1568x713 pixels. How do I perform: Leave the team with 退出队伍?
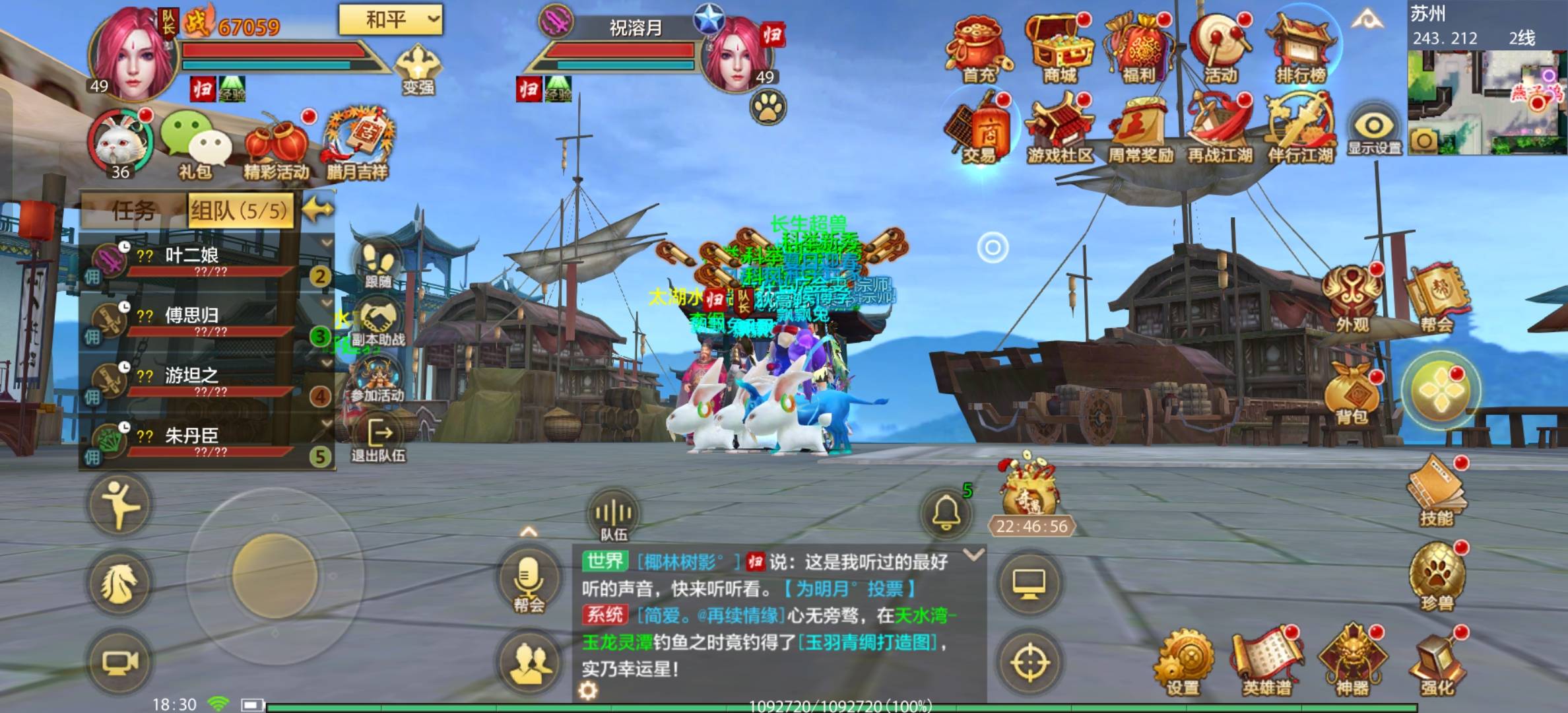[x=379, y=440]
